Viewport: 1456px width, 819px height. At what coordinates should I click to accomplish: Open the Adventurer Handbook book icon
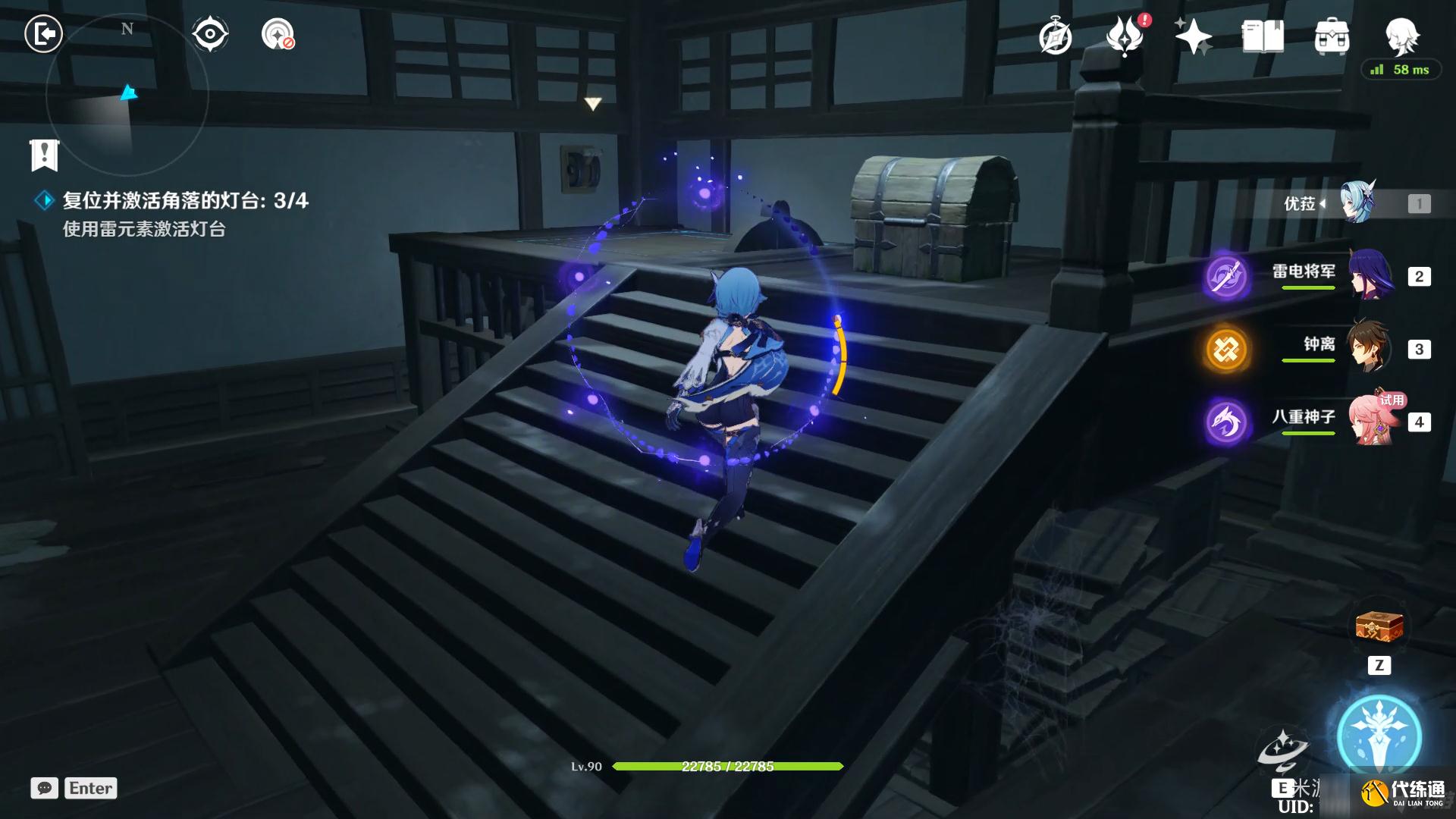tap(1261, 35)
